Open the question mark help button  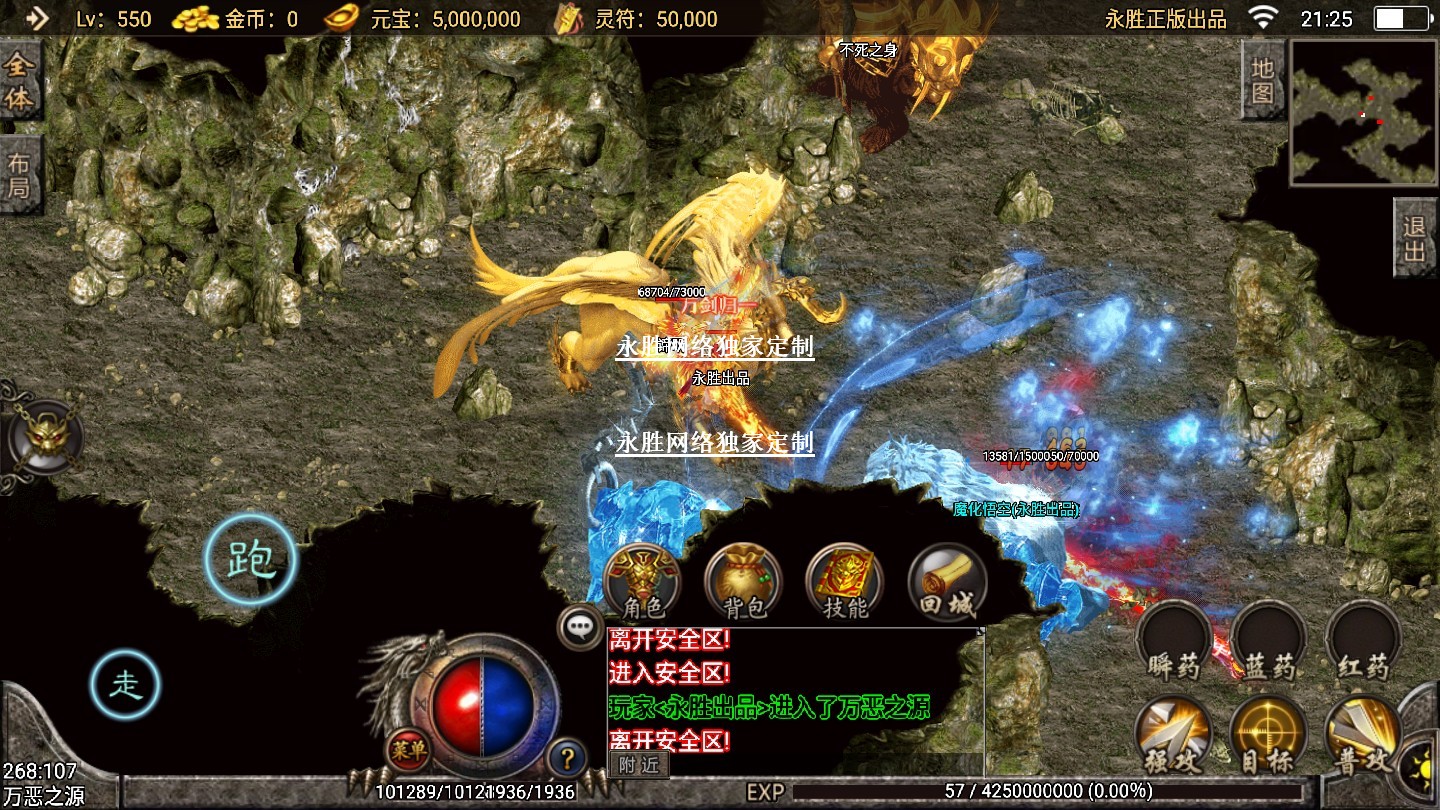567,758
